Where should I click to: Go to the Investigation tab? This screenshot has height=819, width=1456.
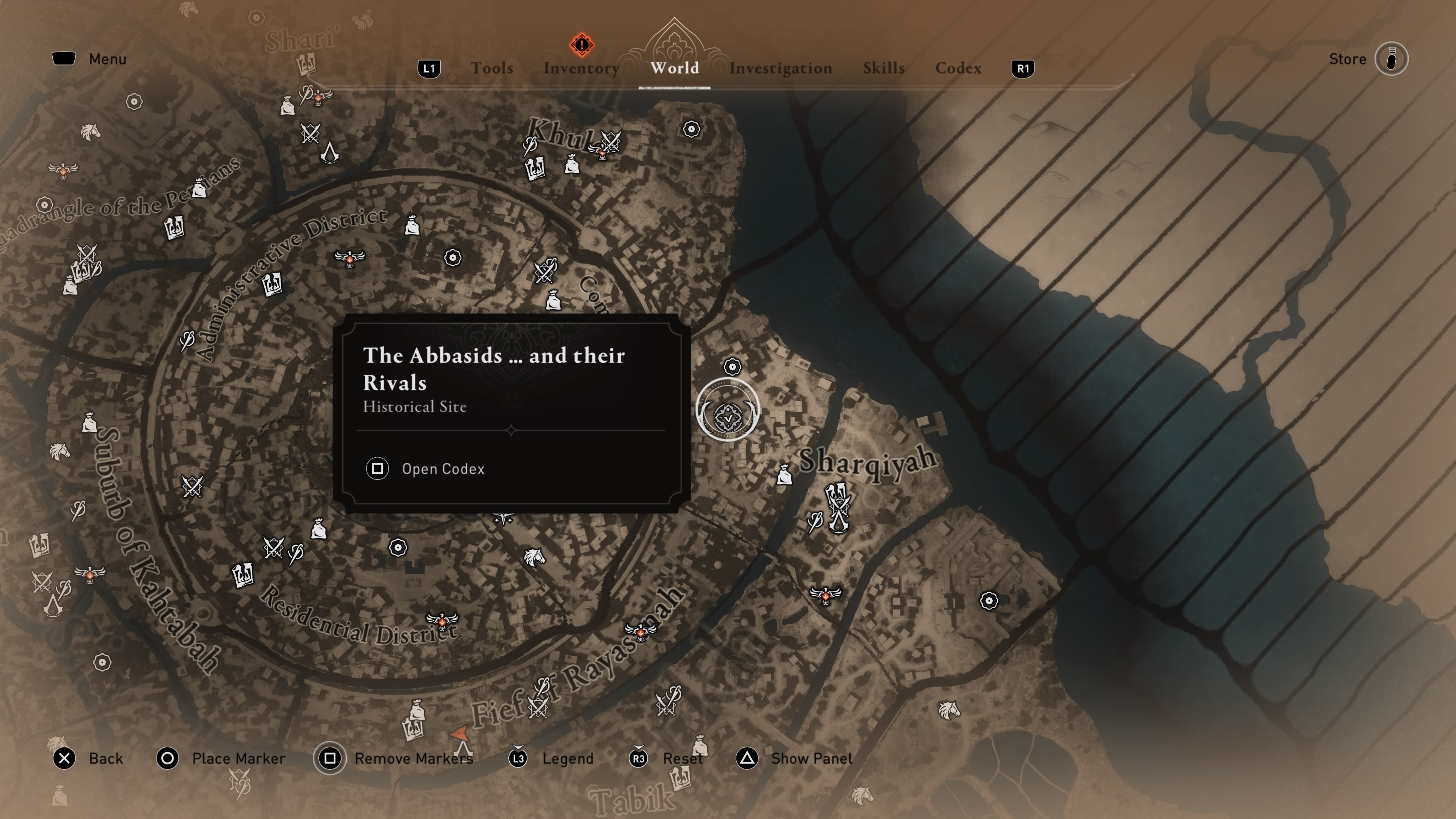pyautogui.click(x=780, y=68)
